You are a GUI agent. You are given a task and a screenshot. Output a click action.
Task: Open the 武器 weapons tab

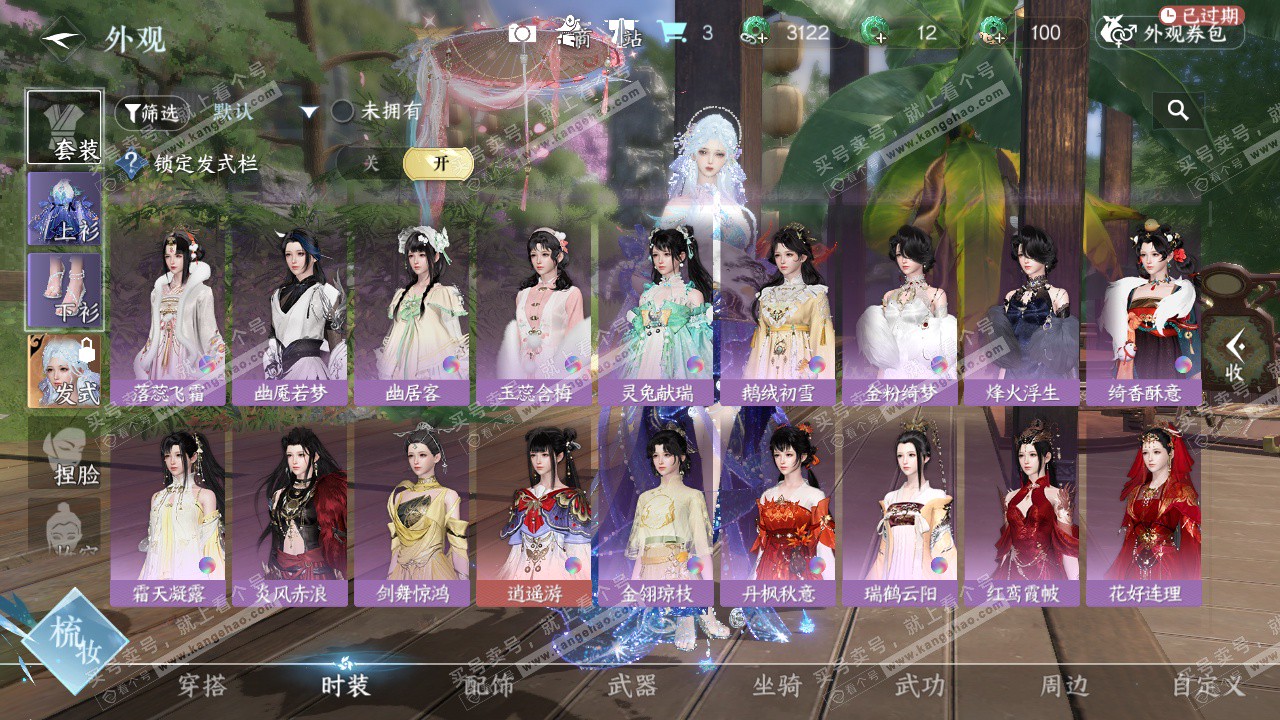click(632, 686)
